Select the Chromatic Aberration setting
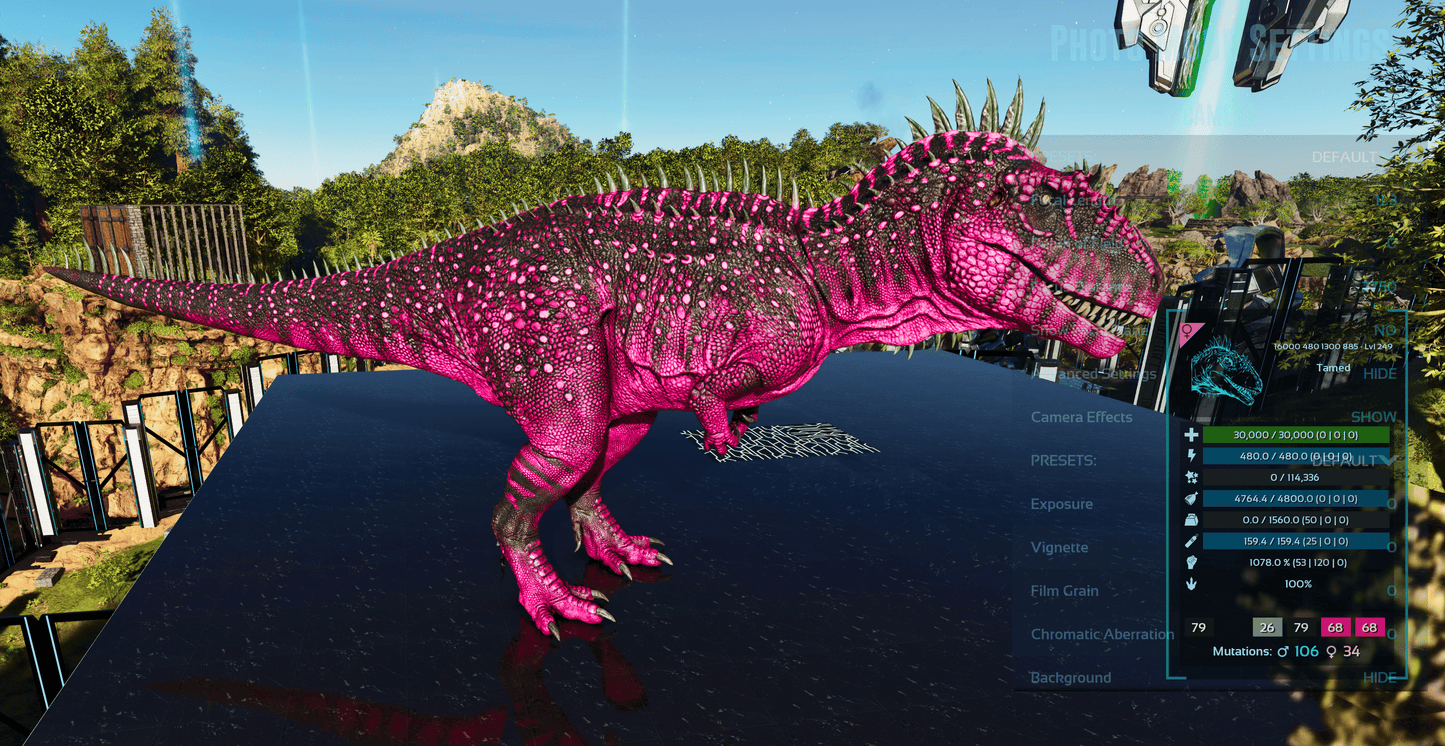The image size is (1445, 746). (1102, 634)
